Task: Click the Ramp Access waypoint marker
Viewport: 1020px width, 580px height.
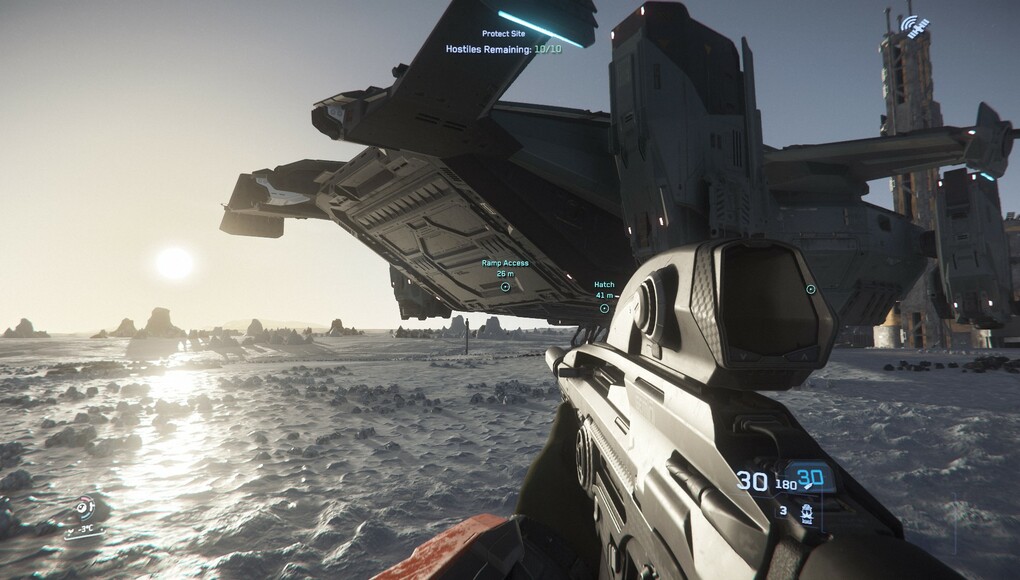Action: click(505, 287)
